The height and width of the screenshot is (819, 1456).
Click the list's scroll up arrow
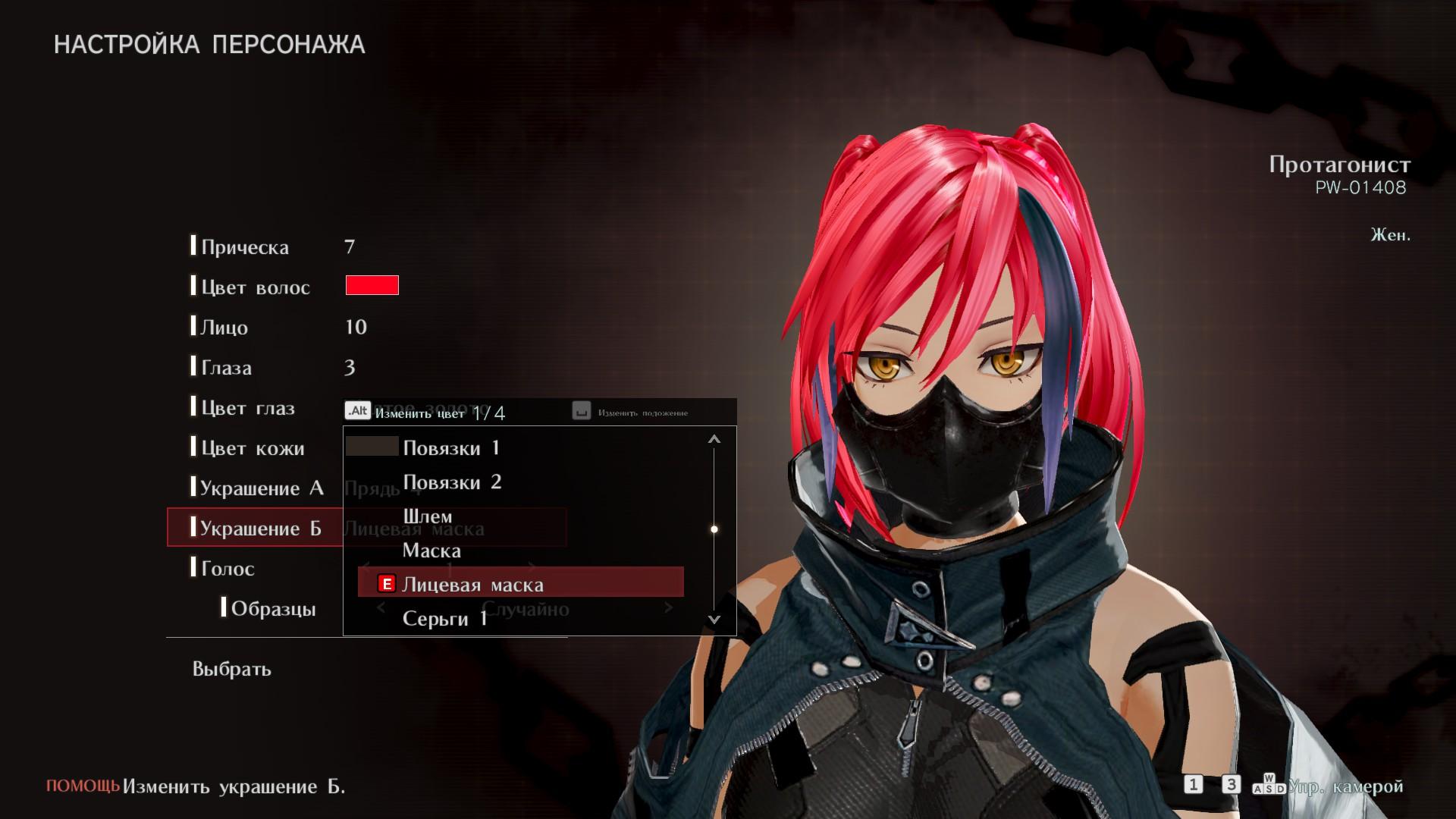pos(714,439)
